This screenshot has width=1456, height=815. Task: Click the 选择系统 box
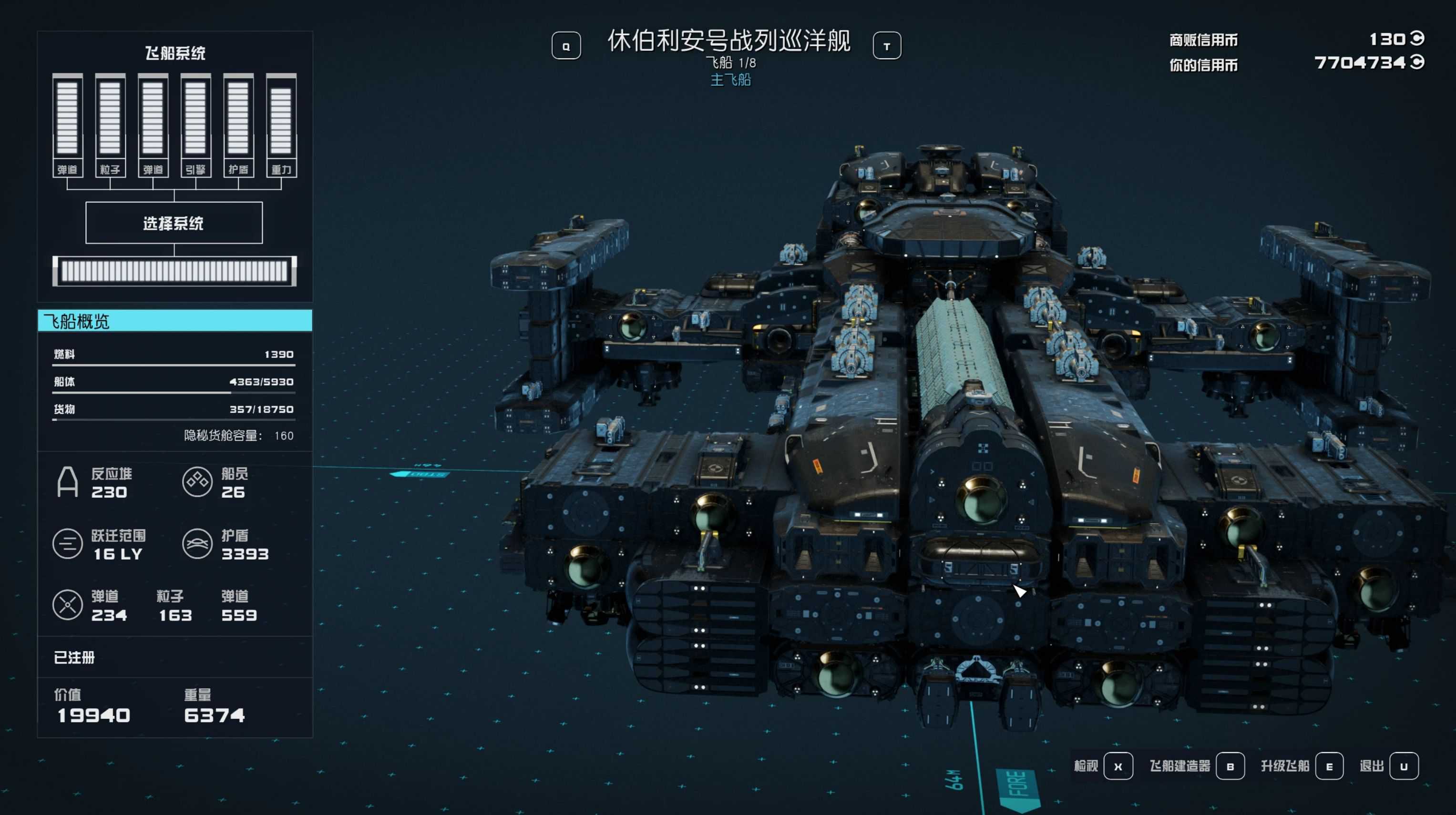(174, 223)
